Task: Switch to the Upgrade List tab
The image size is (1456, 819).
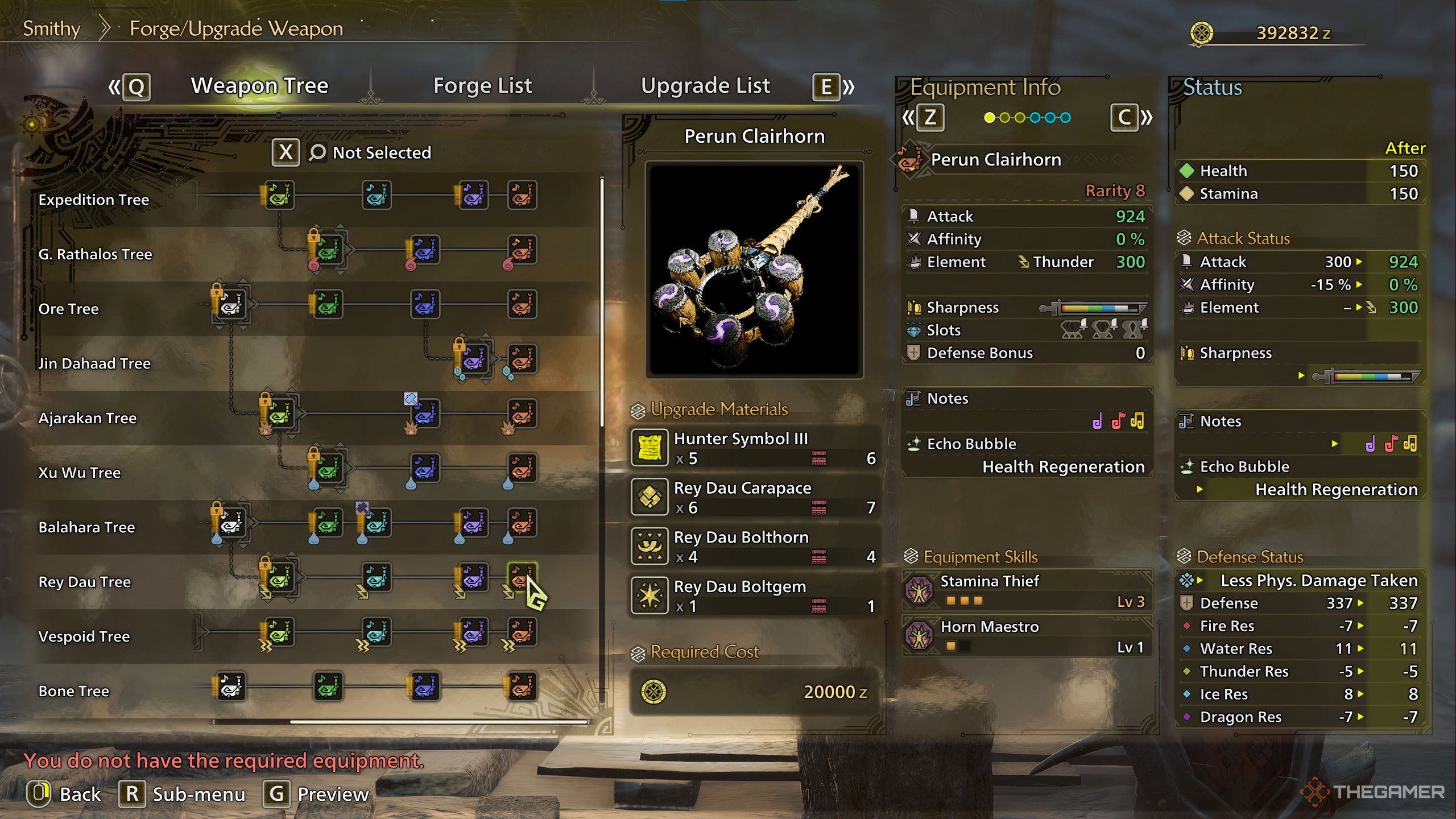Action: [x=705, y=86]
